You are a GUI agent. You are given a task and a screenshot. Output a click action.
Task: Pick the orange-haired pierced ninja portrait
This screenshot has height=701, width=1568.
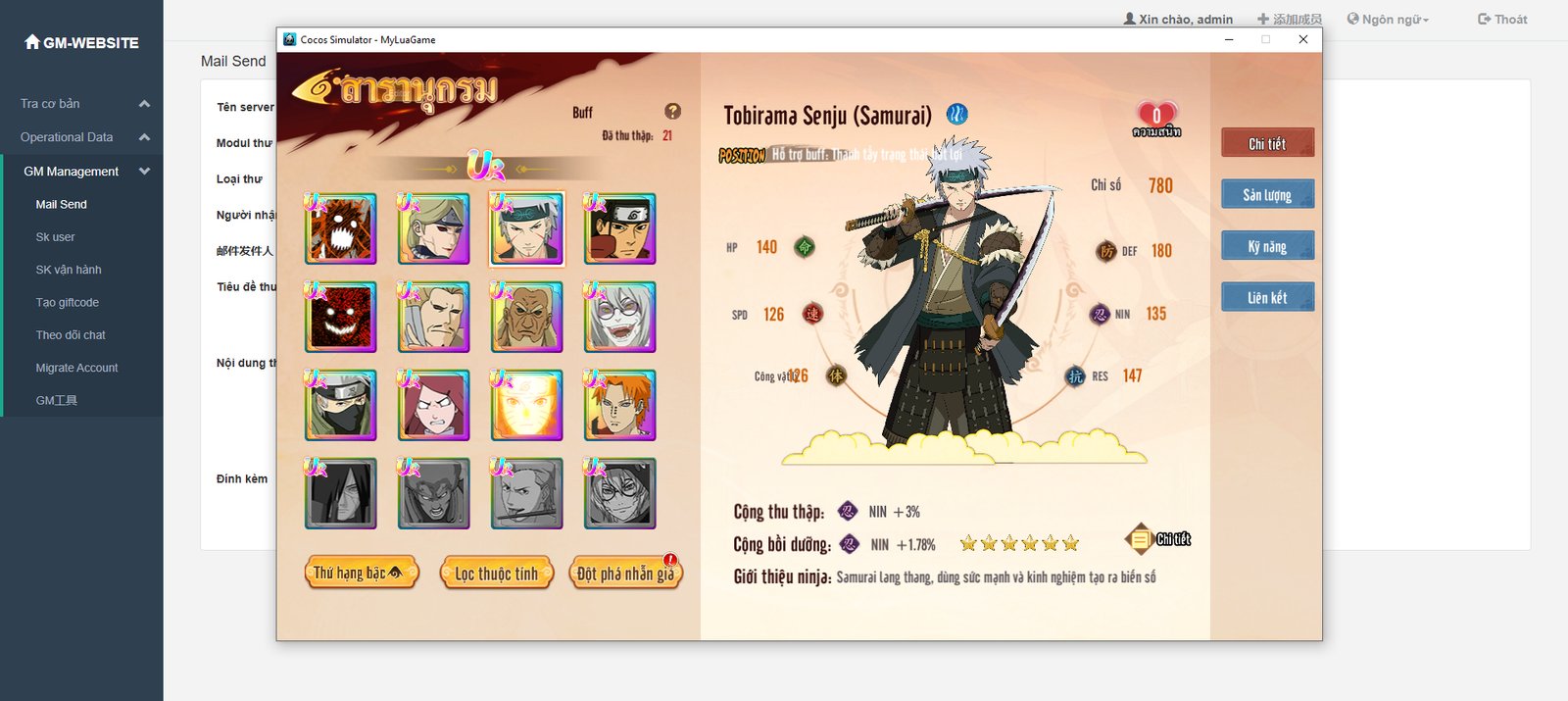coord(619,406)
